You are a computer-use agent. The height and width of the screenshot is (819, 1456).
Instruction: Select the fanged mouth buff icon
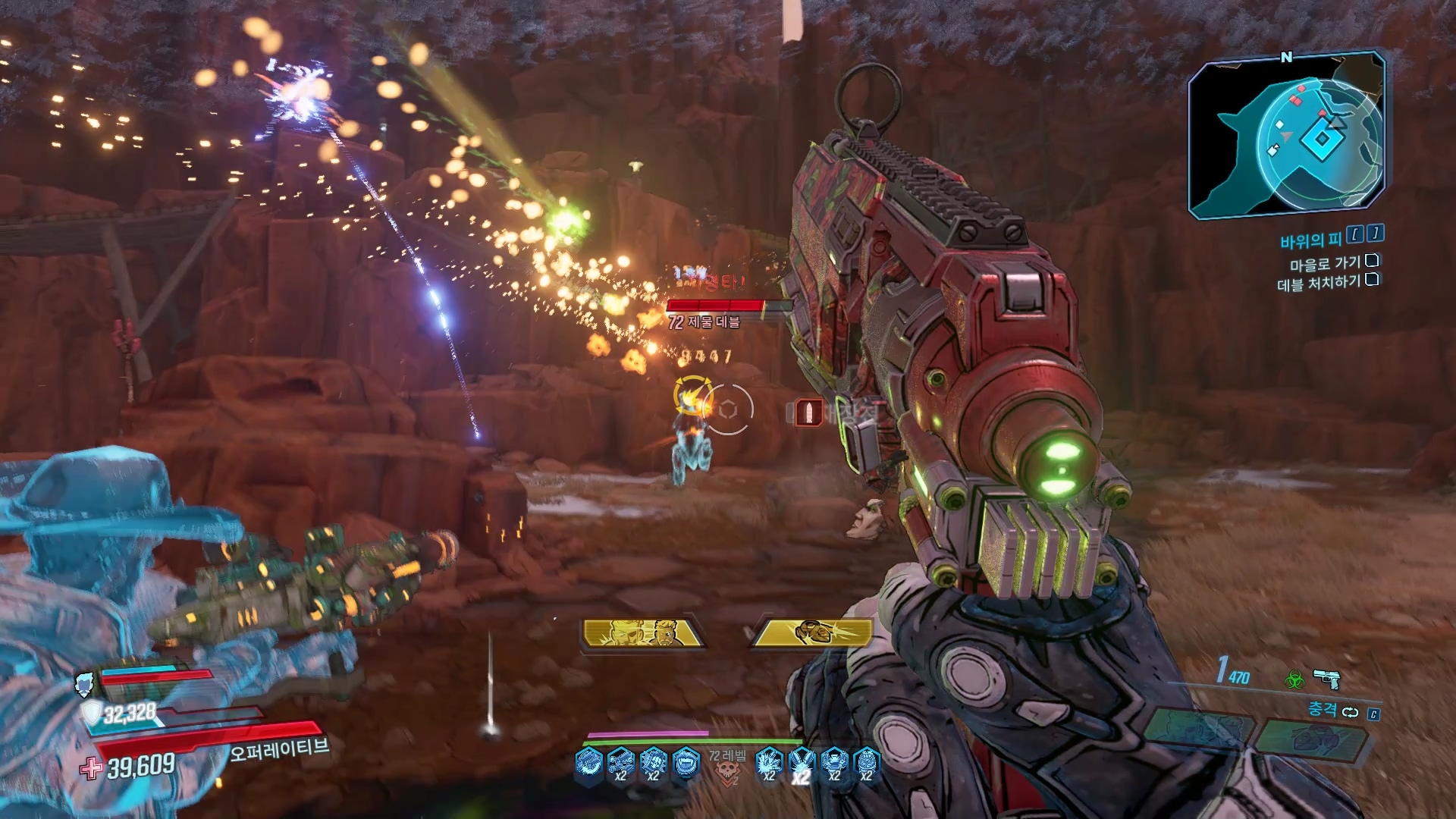[x=686, y=762]
